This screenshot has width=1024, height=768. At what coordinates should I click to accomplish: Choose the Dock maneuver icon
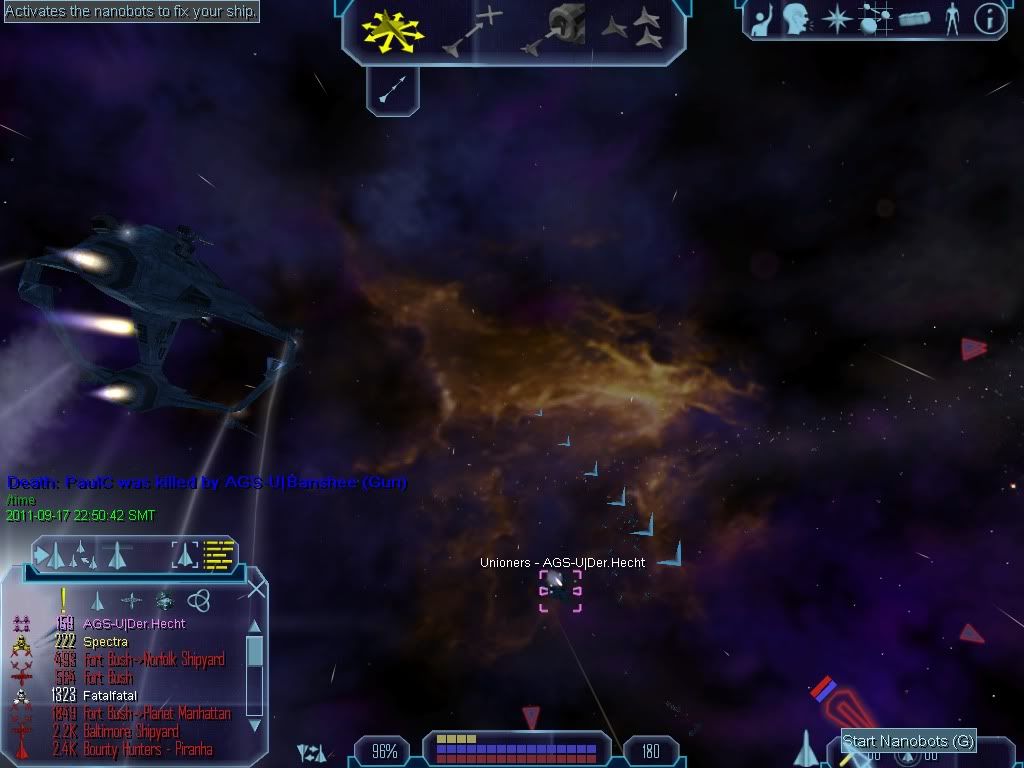click(562, 30)
